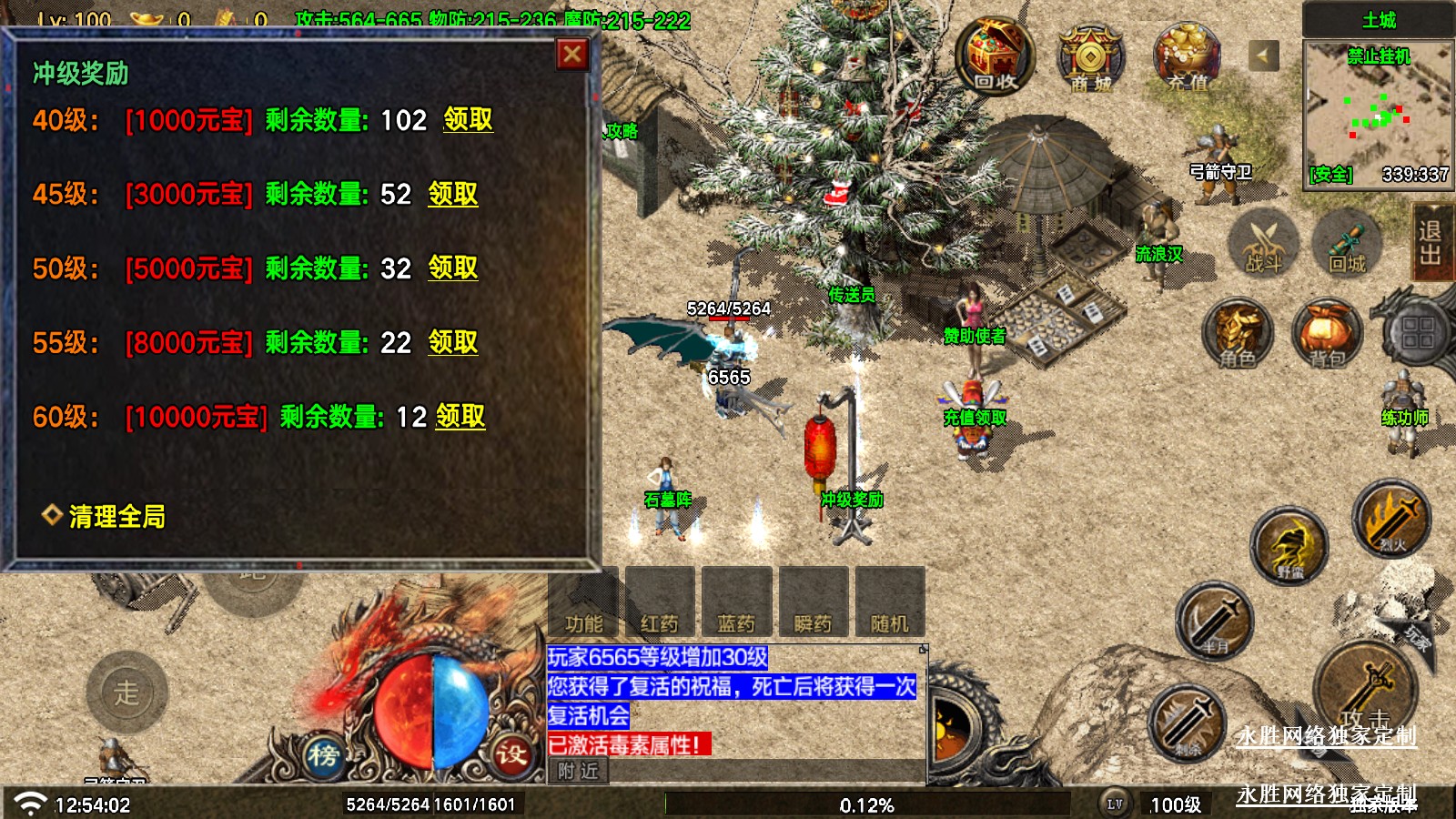Open the 充值 recharge menu
The height and width of the screenshot is (819, 1456).
[x=1187, y=56]
